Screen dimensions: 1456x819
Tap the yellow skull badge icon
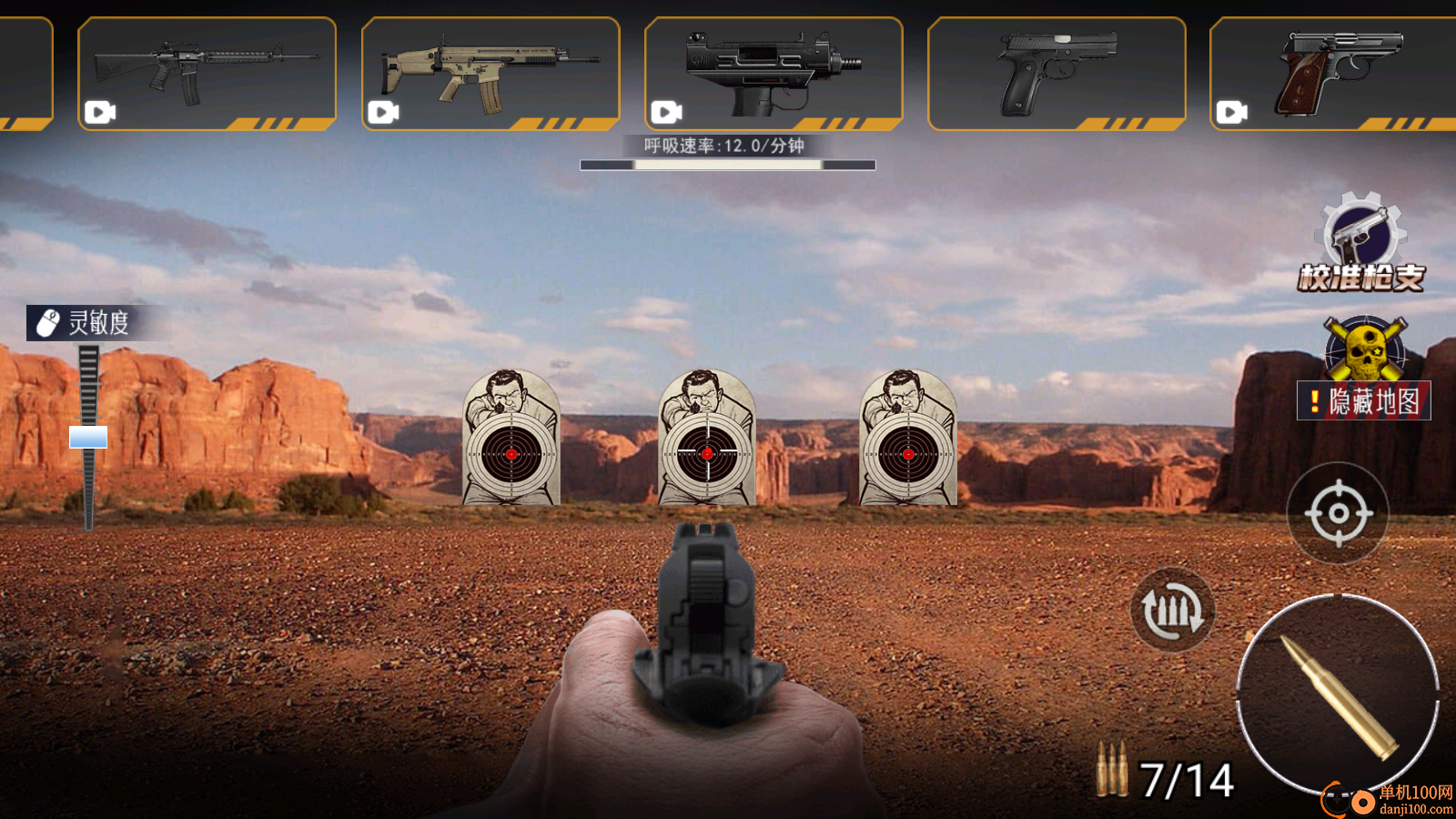[1365, 348]
